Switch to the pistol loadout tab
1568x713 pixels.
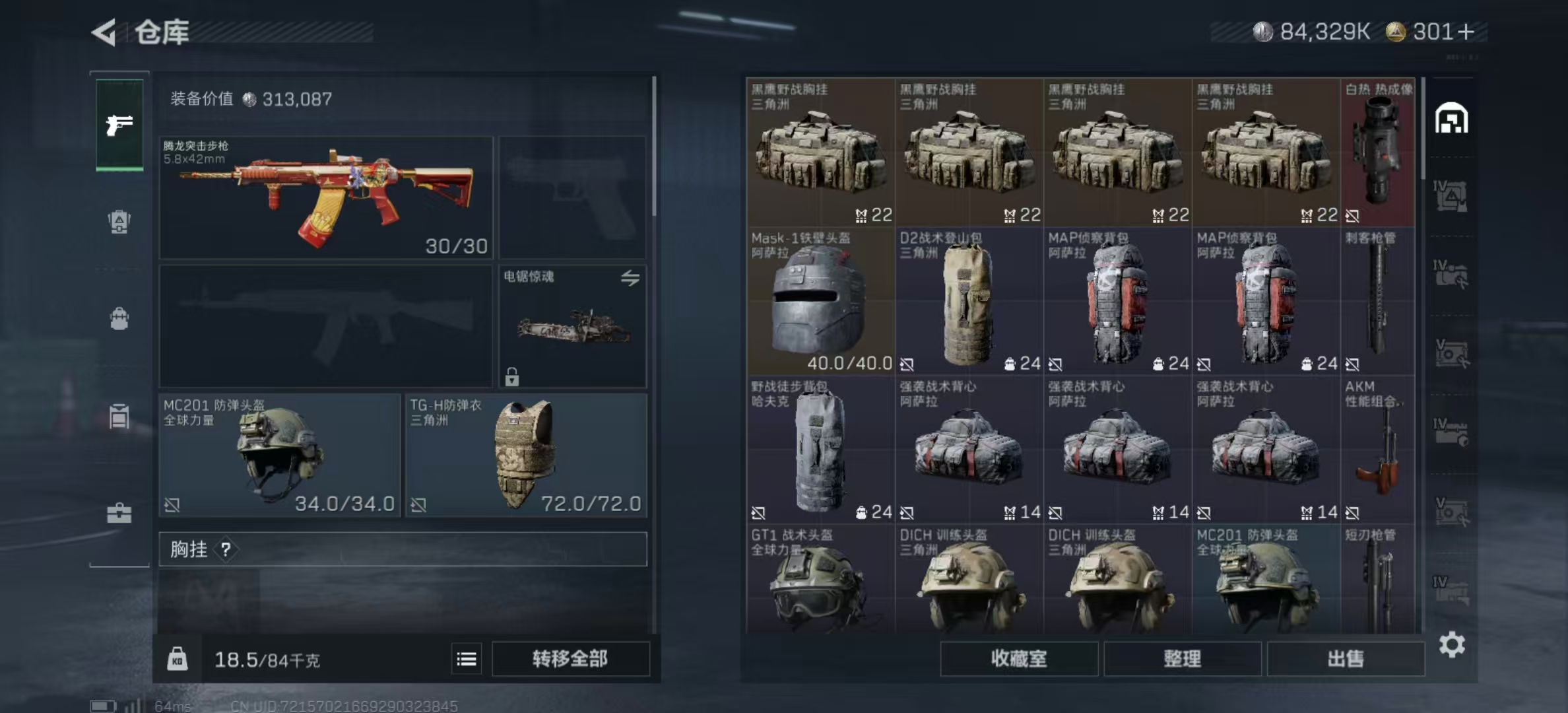pos(119,124)
